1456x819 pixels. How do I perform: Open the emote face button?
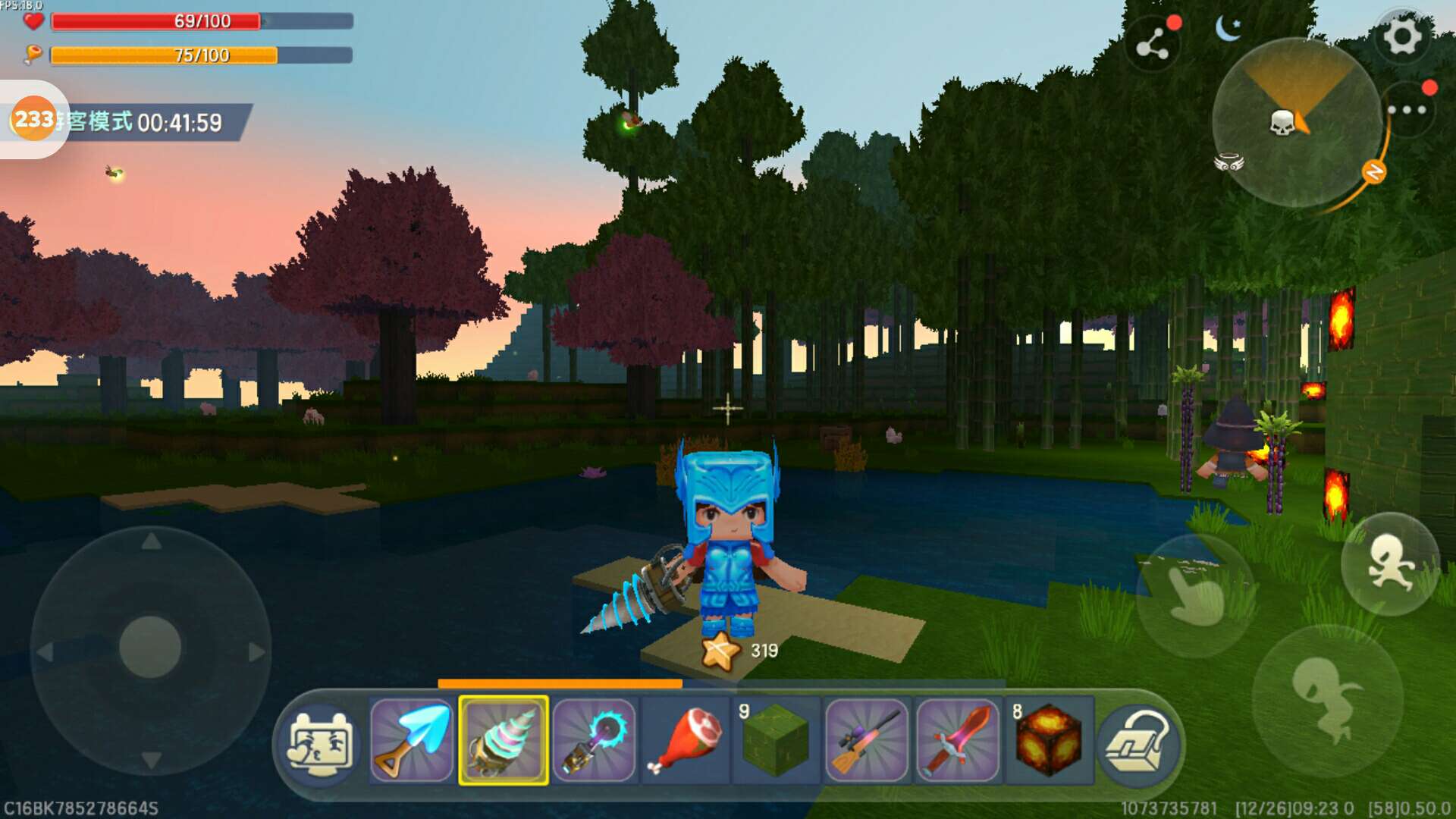tap(319, 743)
